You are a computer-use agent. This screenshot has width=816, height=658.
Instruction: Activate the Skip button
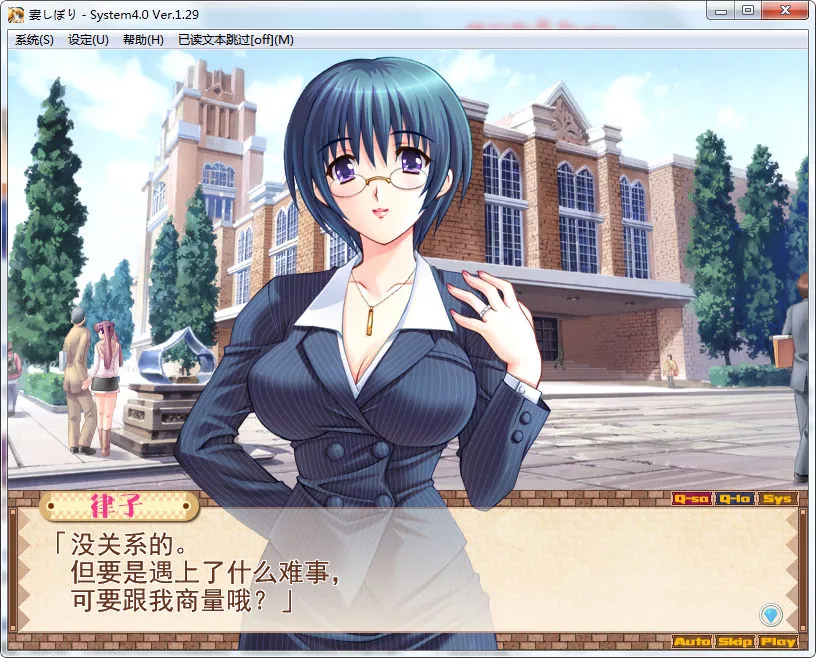pyautogui.click(x=735, y=641)
